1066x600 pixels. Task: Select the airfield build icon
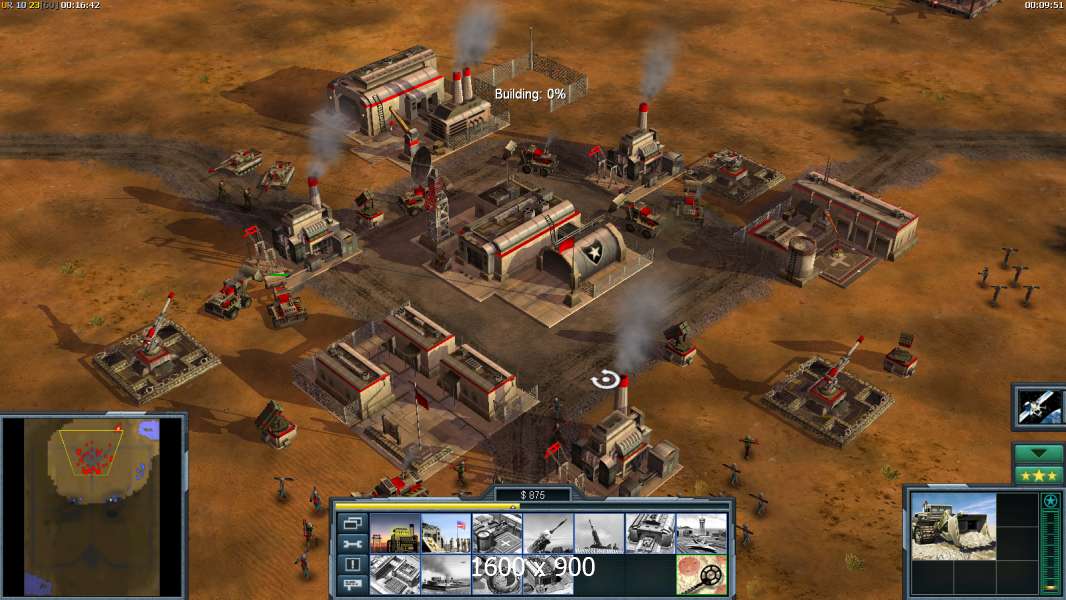tap(700, 533)
